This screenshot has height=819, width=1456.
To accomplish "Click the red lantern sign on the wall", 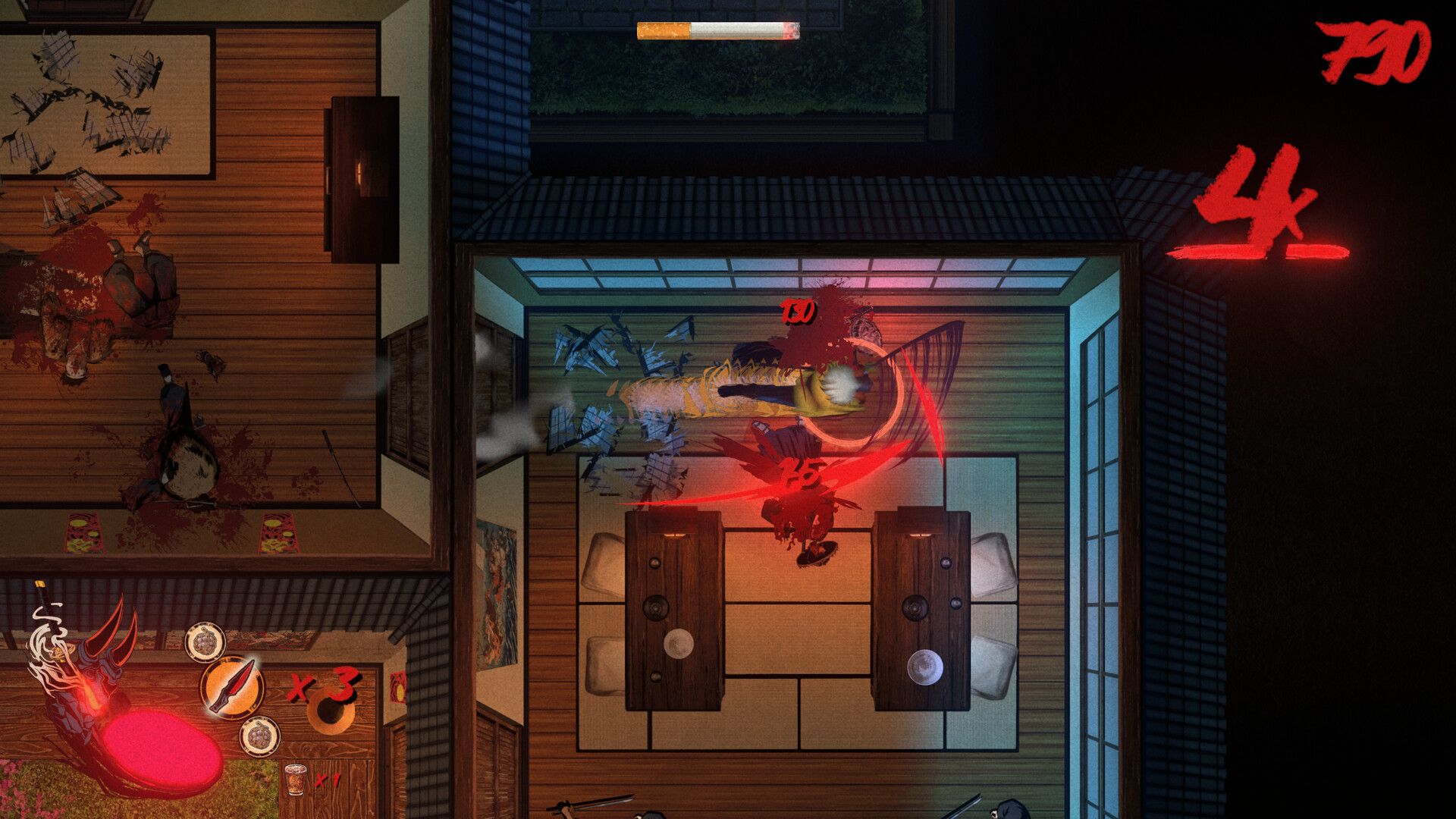I will pos(399,687).
